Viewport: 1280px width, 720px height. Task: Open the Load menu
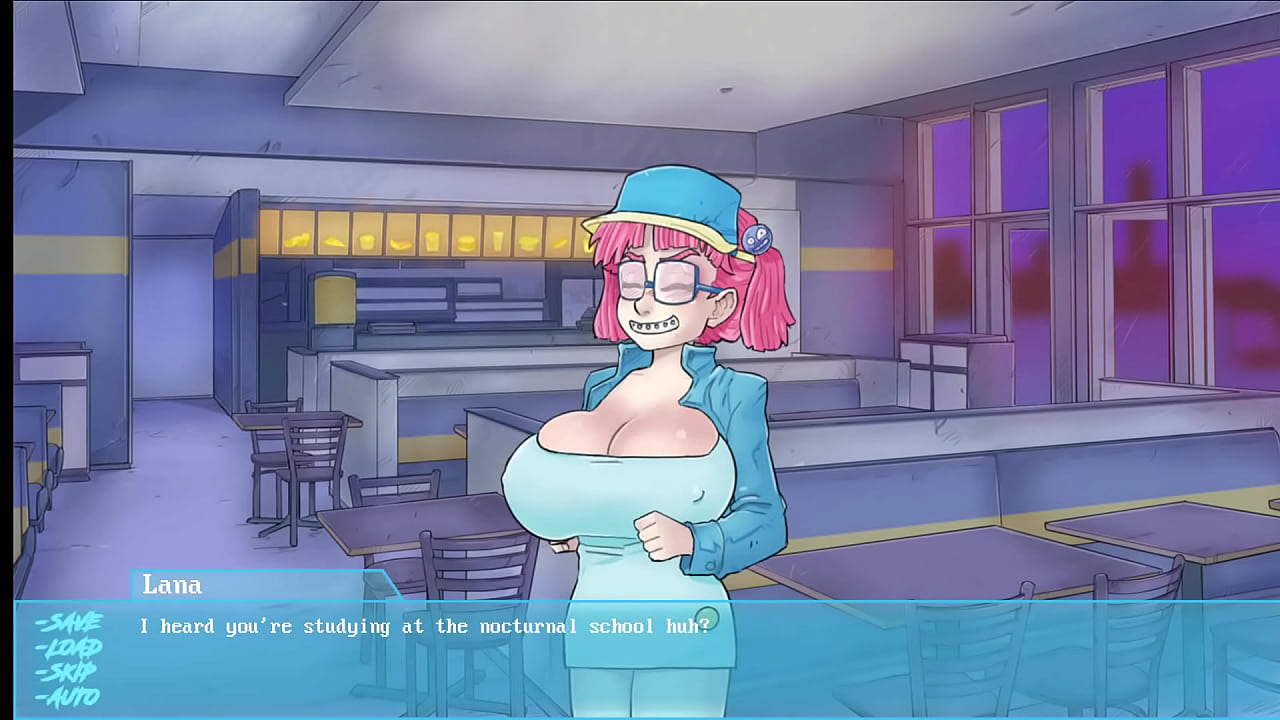pyautogui.click(x=68, y=647)
